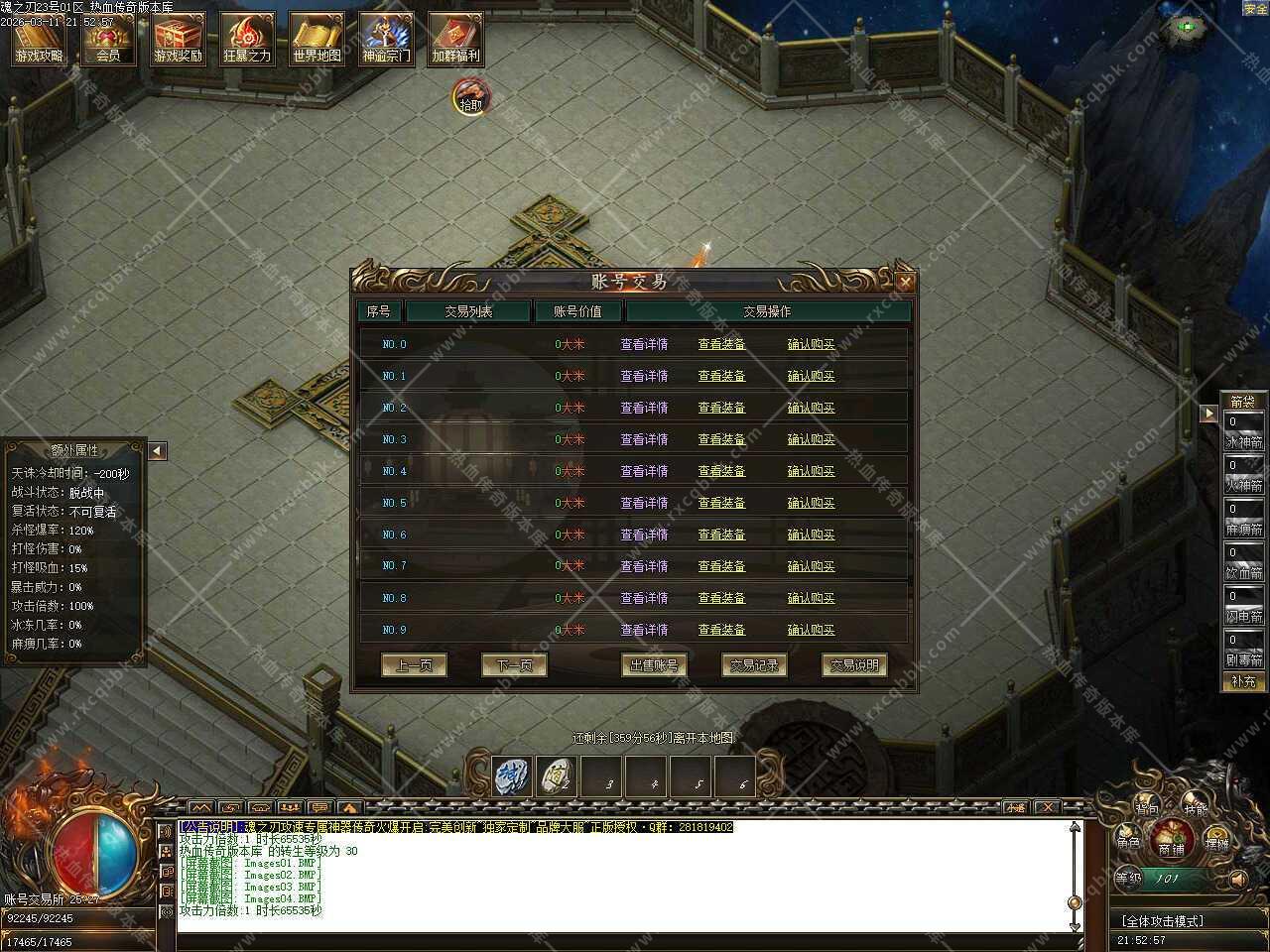View equipment (查看装备) for listing NO.3

pos(721,439)
